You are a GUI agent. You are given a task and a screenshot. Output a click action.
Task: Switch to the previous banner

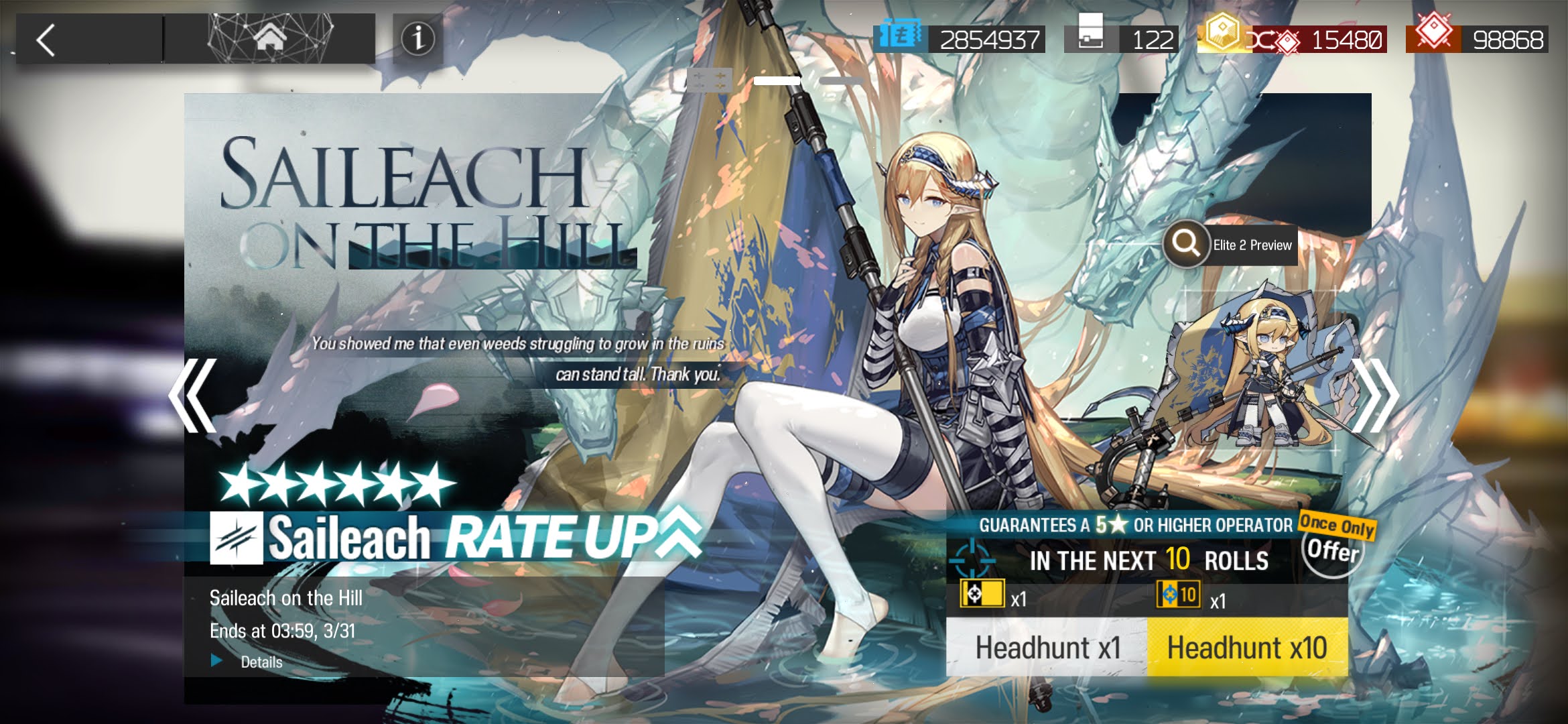pyautogui.click(x=193, y=396)
